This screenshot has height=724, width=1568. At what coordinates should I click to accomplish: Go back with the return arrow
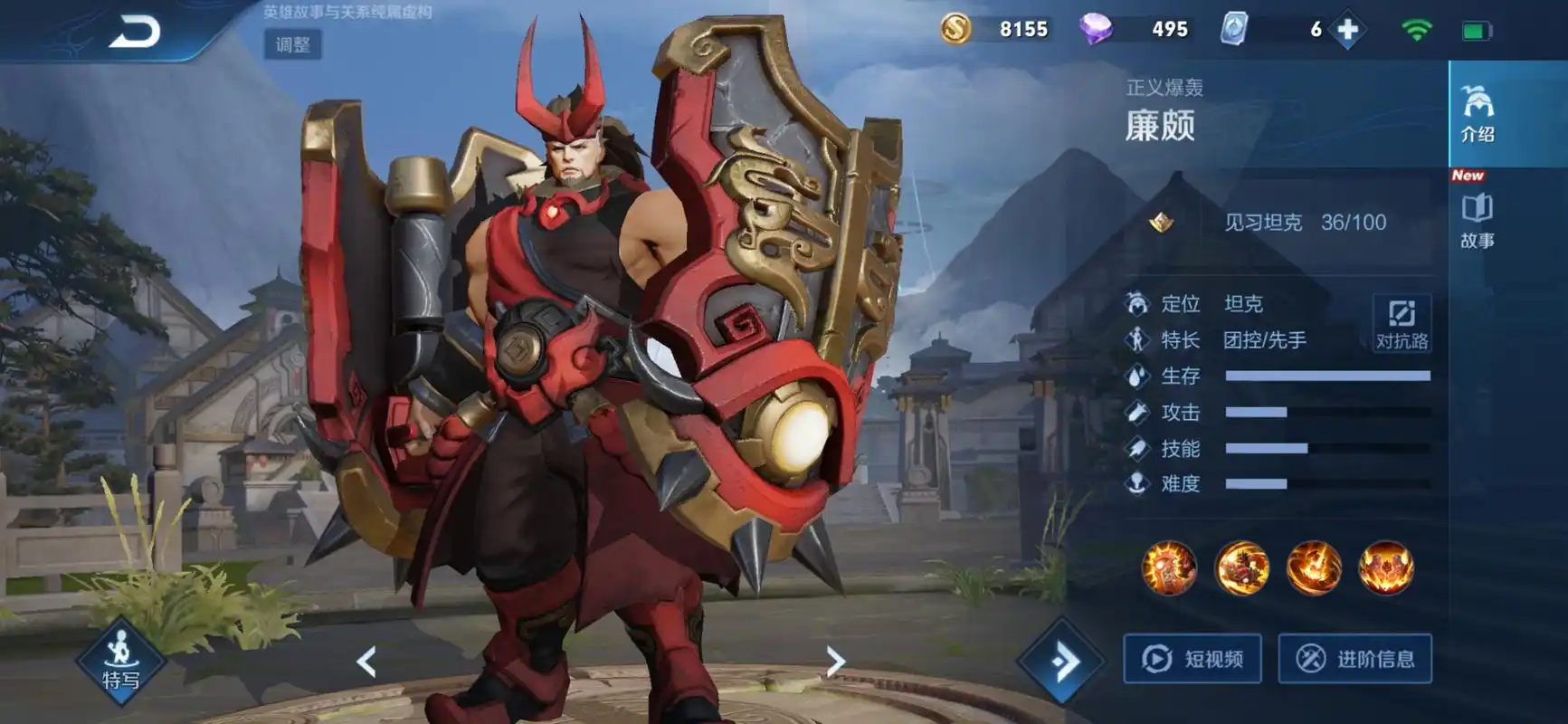134,33
